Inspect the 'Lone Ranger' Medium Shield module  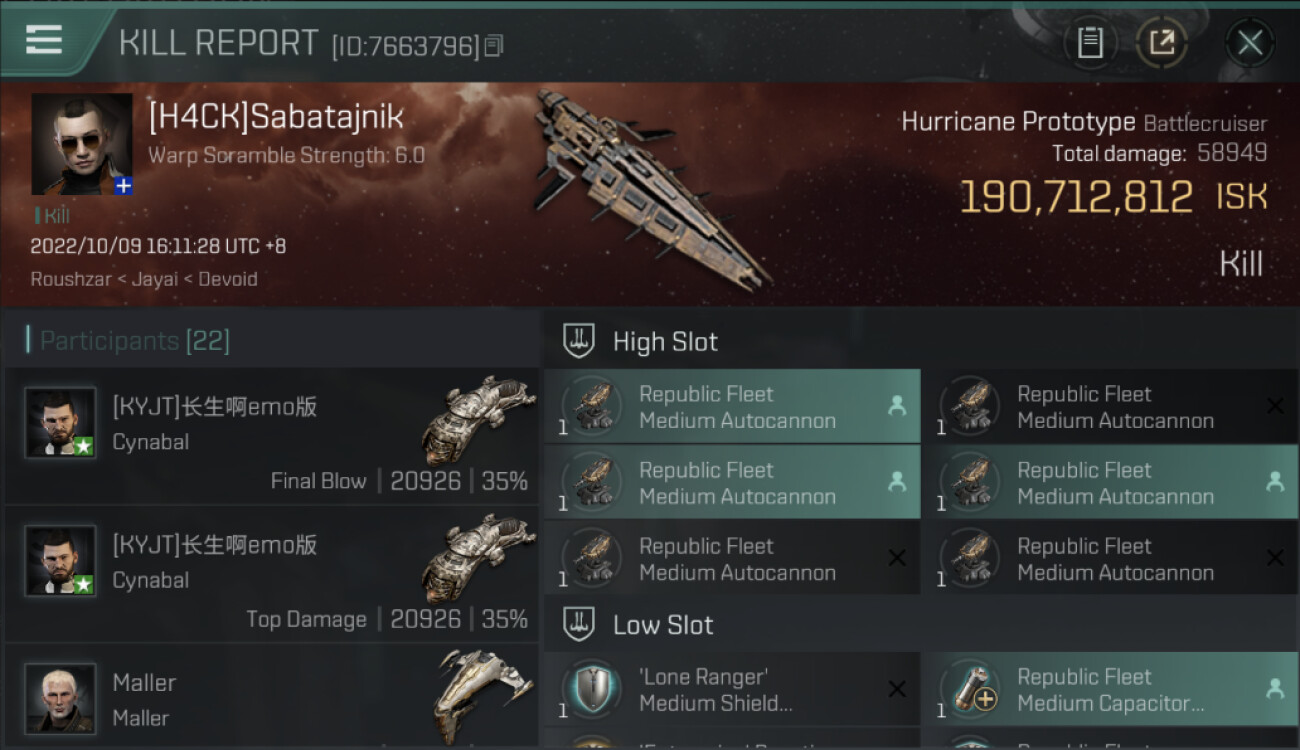(732, 689)
